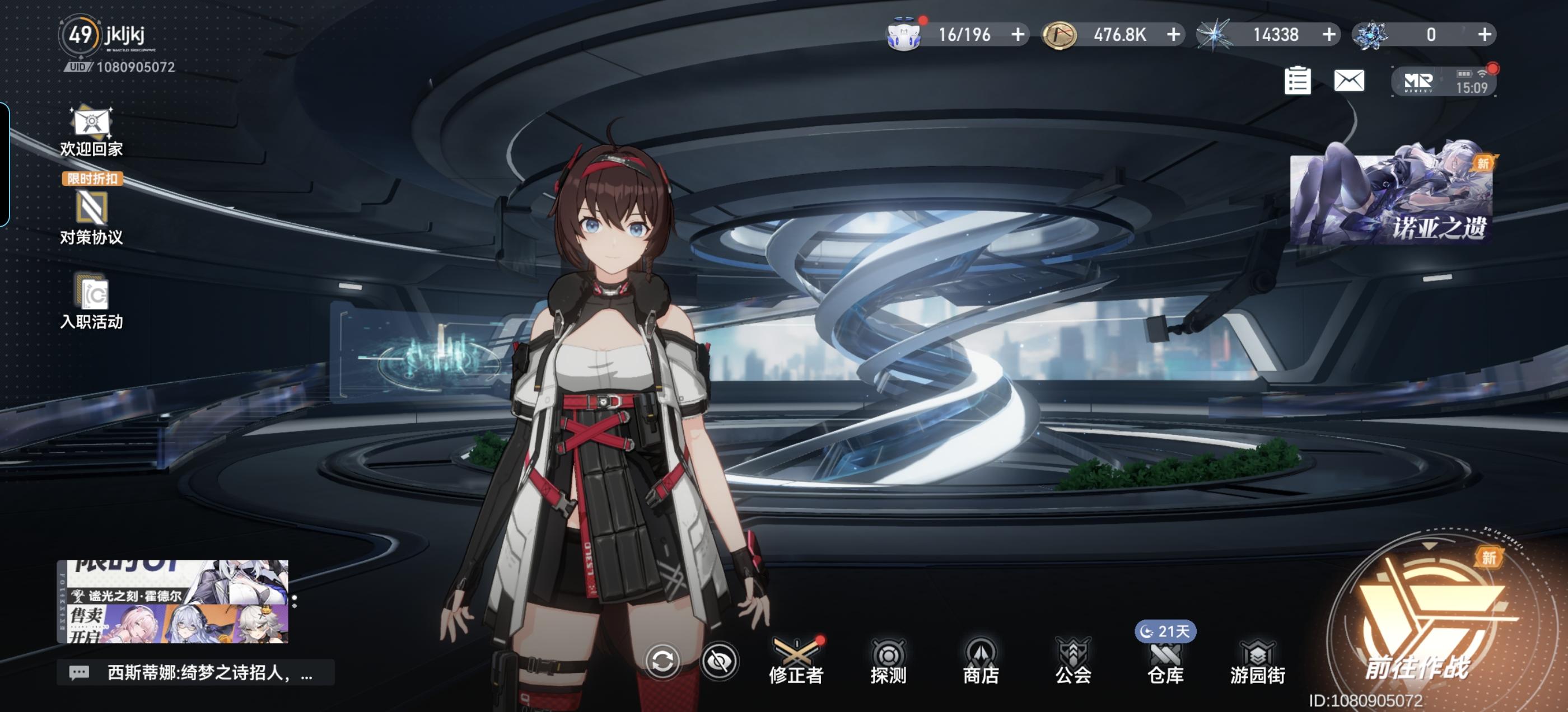Viewport: 1568px width, 712px height.
Task: Open the 欢迎回家 welcome back event
Action: click(91, 132)
